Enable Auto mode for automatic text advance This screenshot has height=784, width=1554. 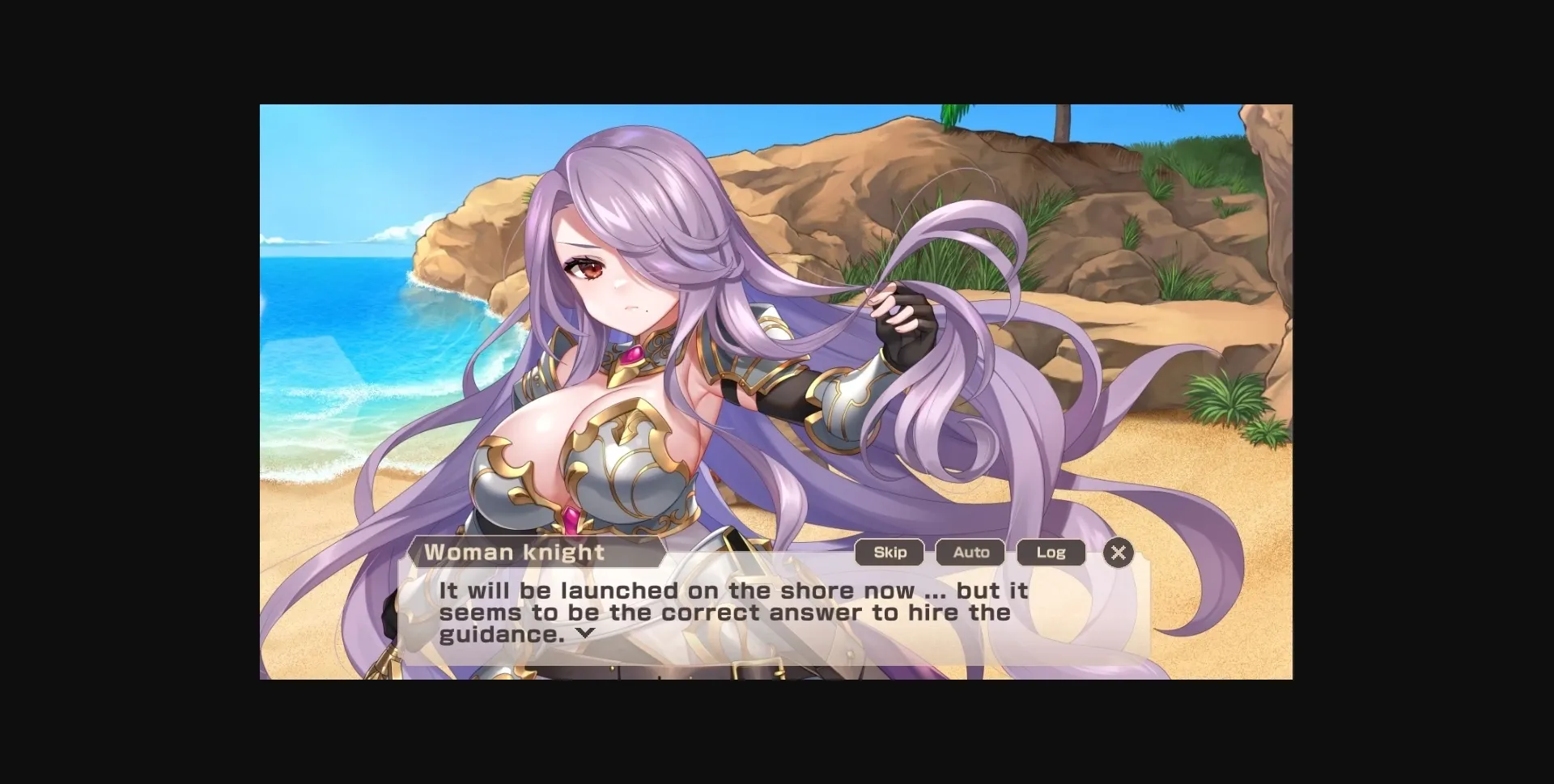point(969,553)
